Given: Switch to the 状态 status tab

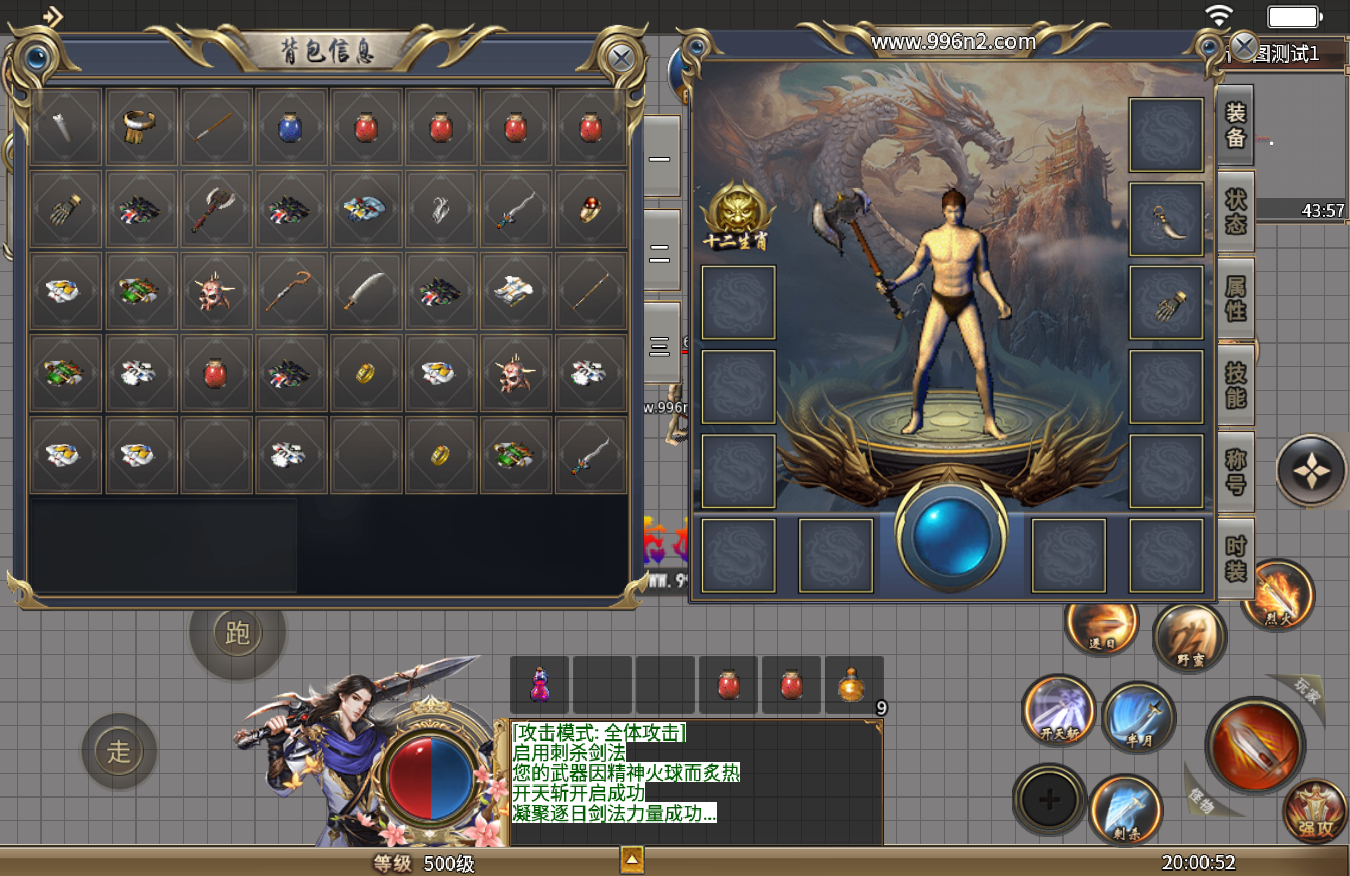Looking at the screenshot, I should coord(1236,210).
